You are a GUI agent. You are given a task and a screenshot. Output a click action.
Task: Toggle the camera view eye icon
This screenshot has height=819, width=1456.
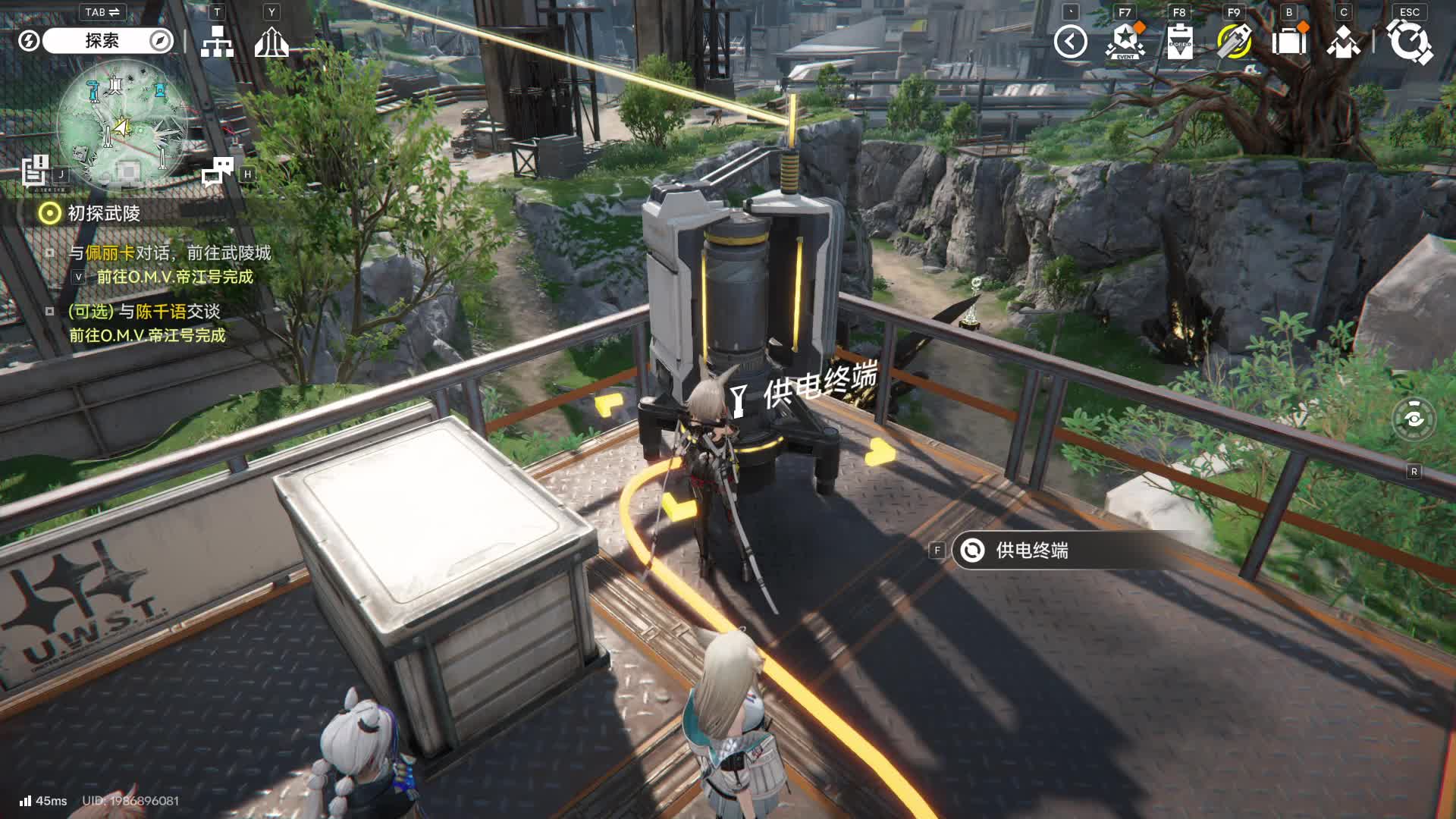[1414, 419]
